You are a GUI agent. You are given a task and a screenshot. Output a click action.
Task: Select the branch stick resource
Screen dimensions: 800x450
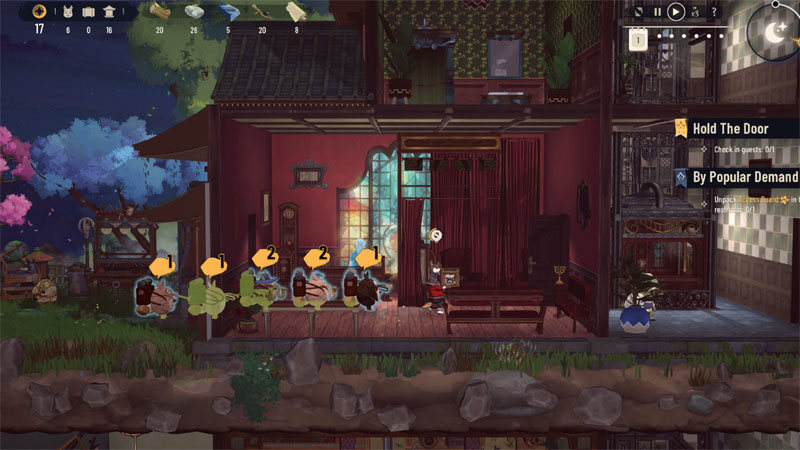pyautogui.click(x=262, y=11)
